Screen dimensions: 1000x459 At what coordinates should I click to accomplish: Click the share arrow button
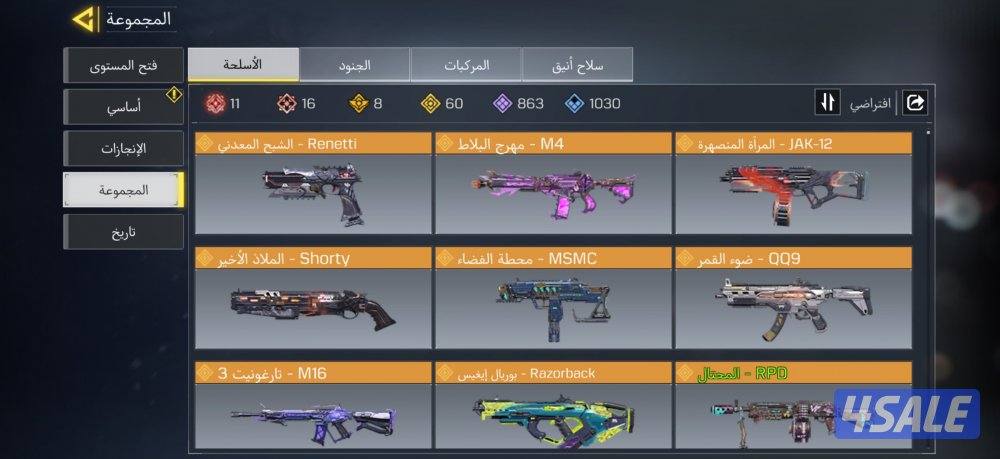pyautogui.click(x=915, y=103)
